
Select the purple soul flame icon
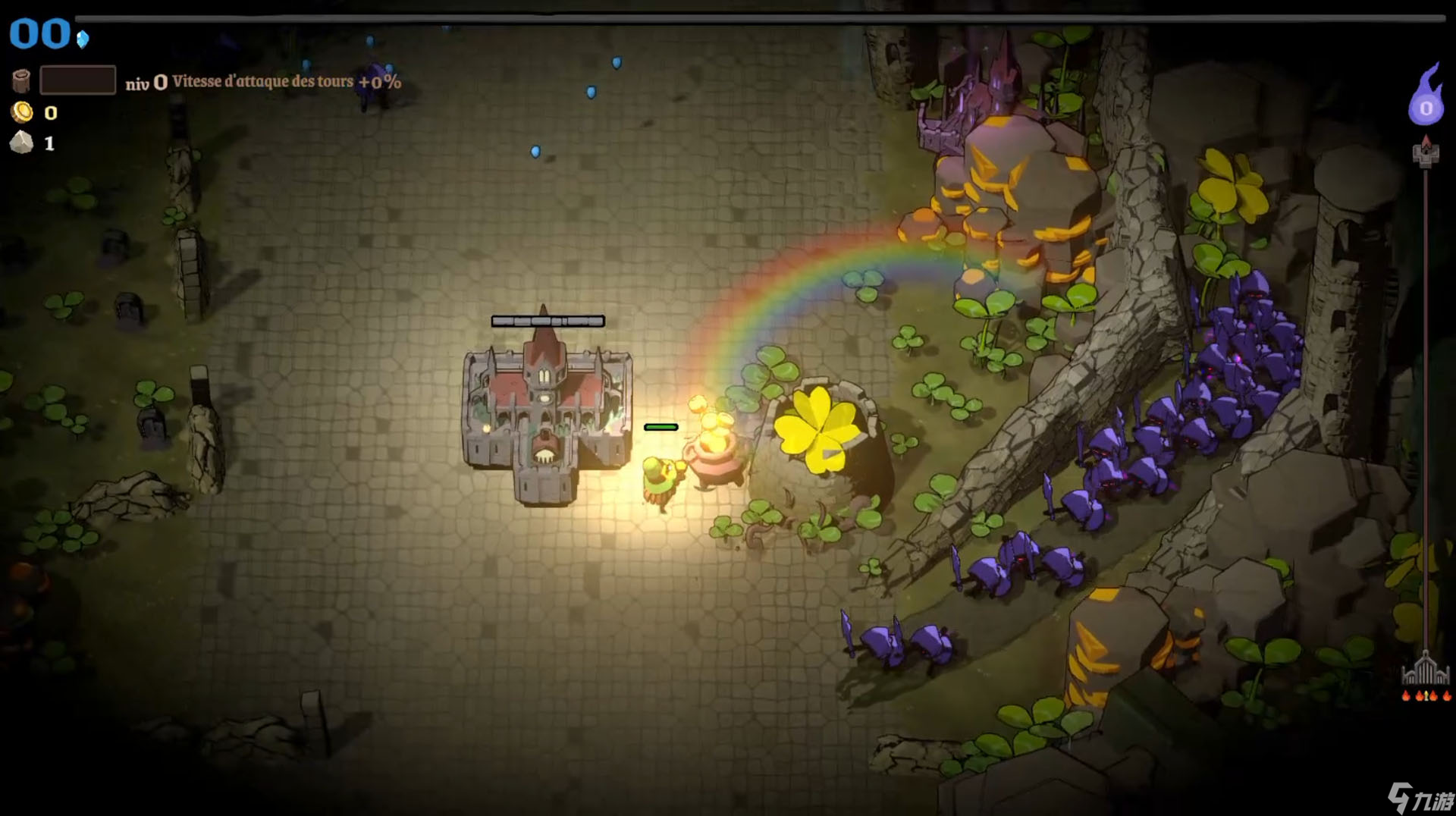[1425, 99]
